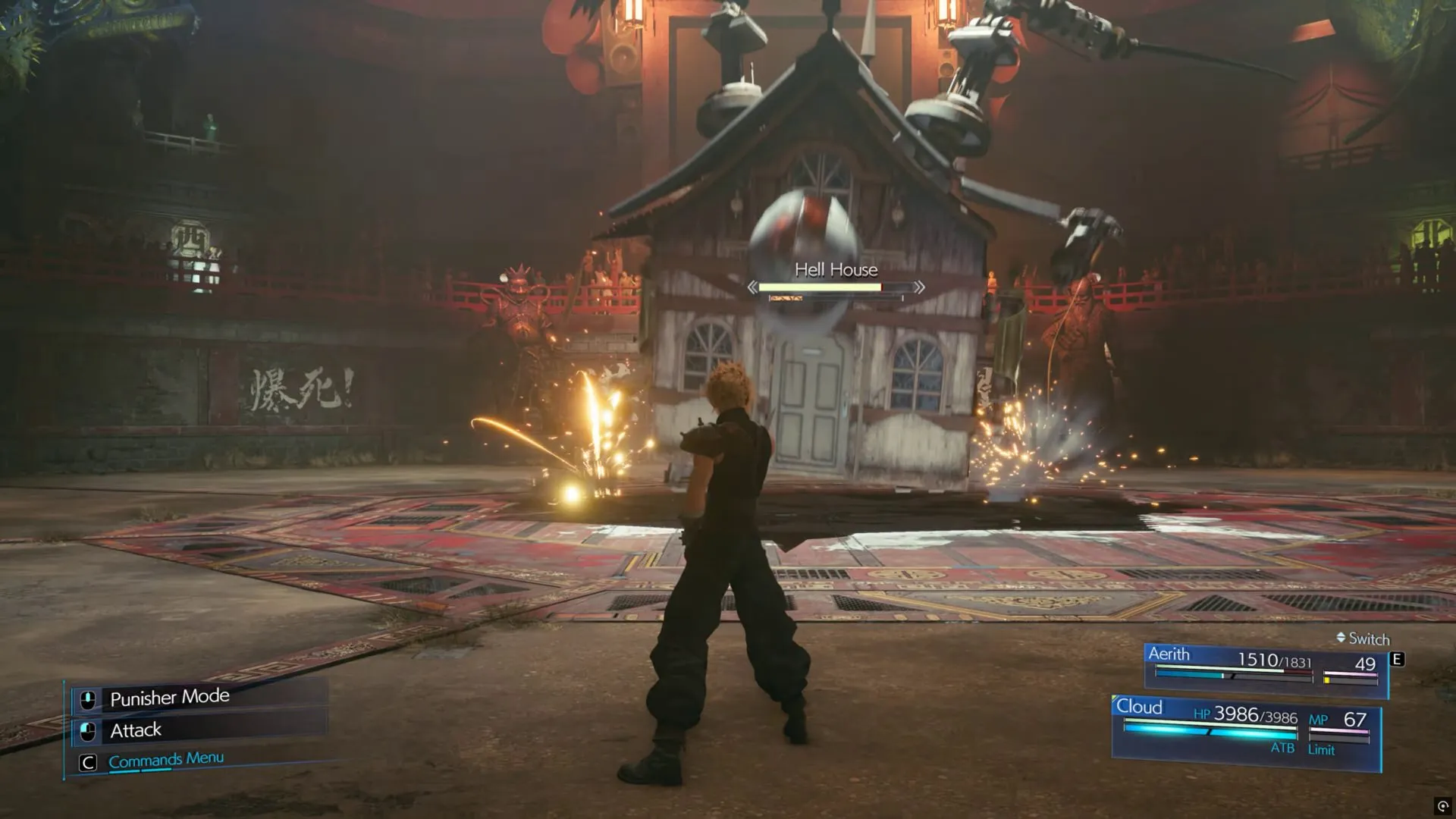Select Aerith's party panel
This screenshot has height=819, width=1456.
tap(1264, 667)
